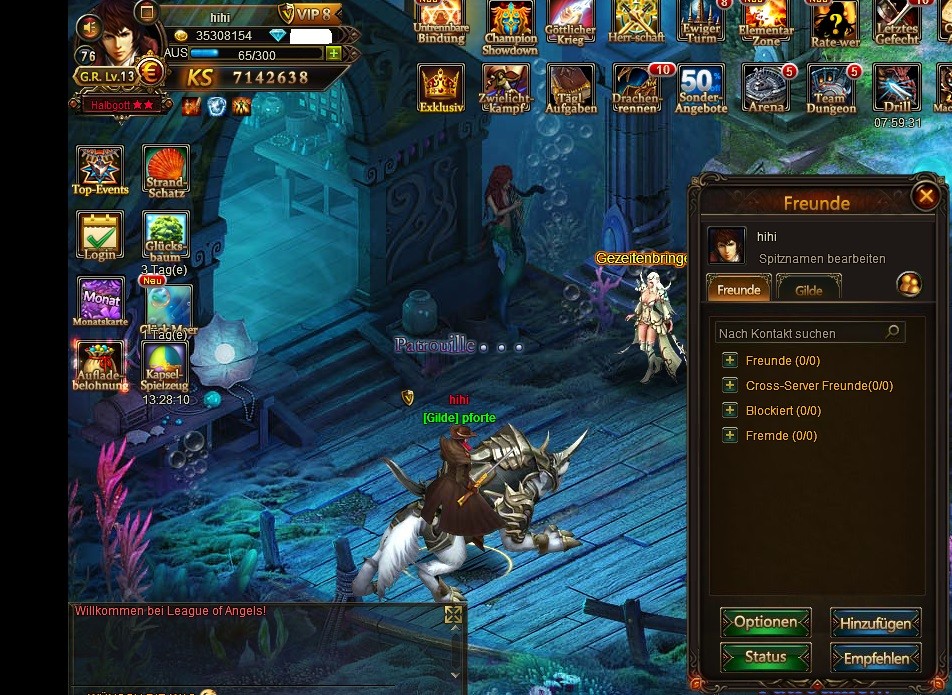Open the Status button
Screen dimensions: 952x695
[765, 657]
